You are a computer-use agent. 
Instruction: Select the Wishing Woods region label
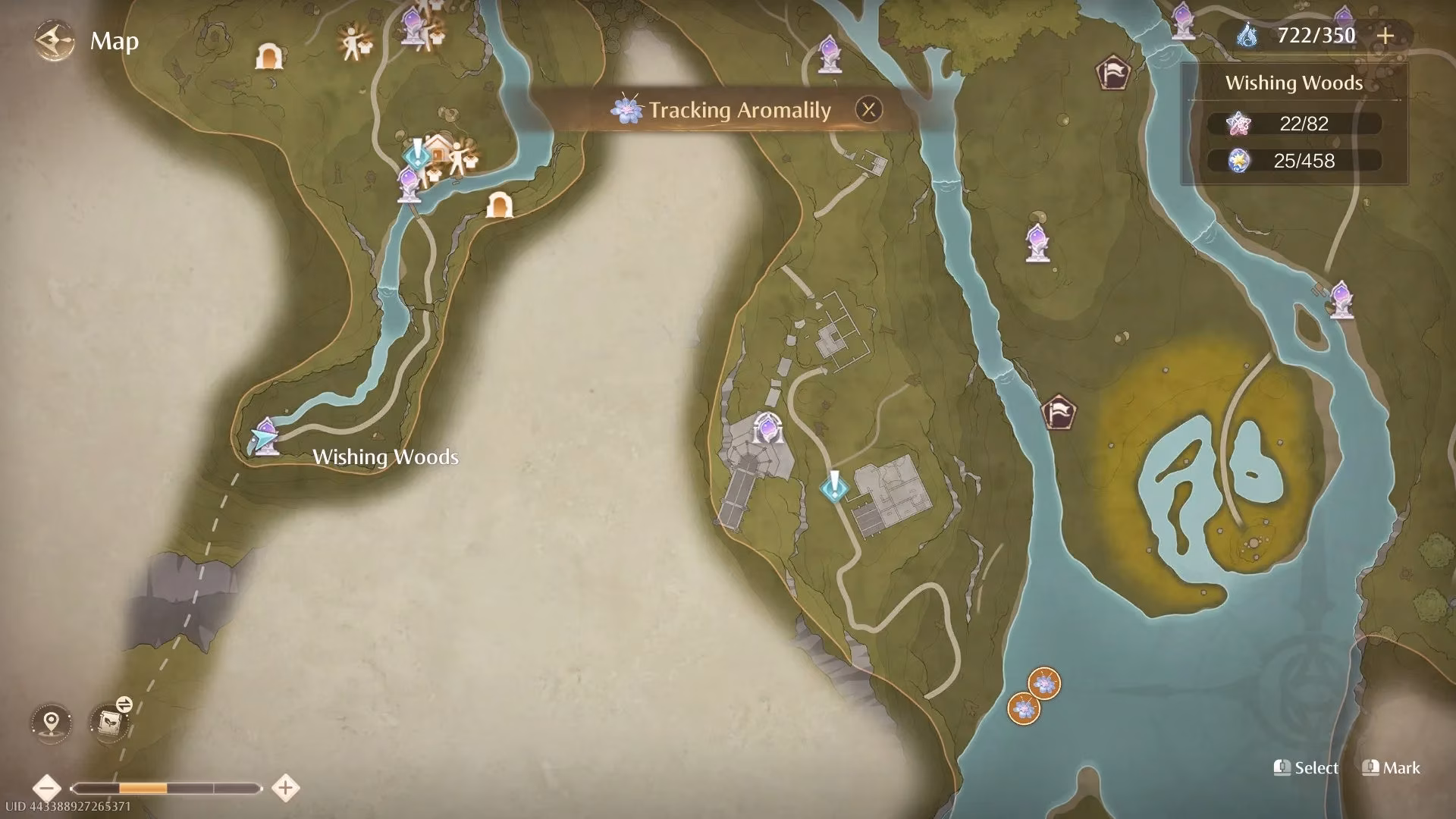click(385, 457)
